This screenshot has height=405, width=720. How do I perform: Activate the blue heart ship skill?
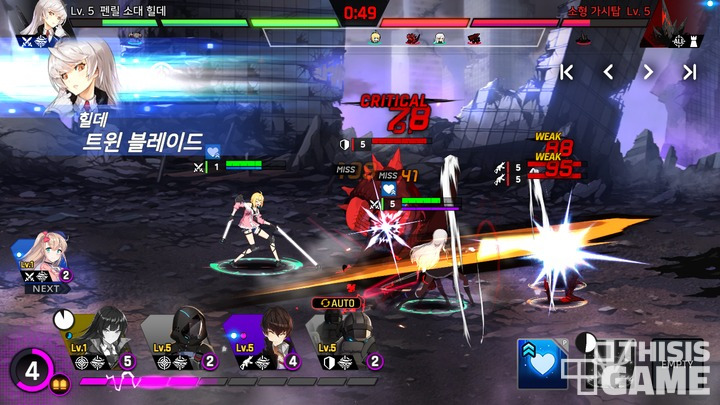tap(539, 363)
